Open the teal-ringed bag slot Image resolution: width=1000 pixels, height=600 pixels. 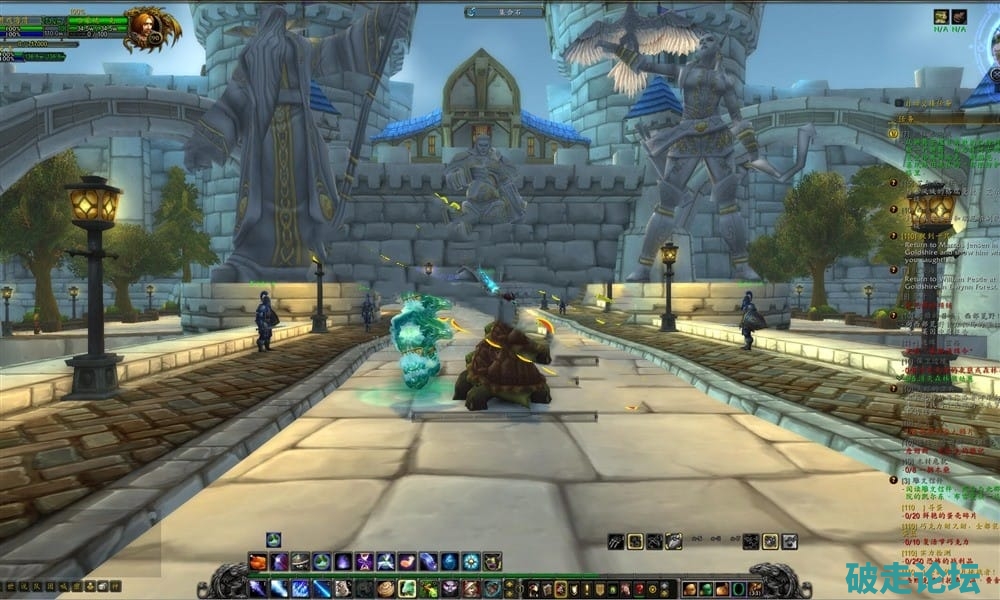pos(738,589)
